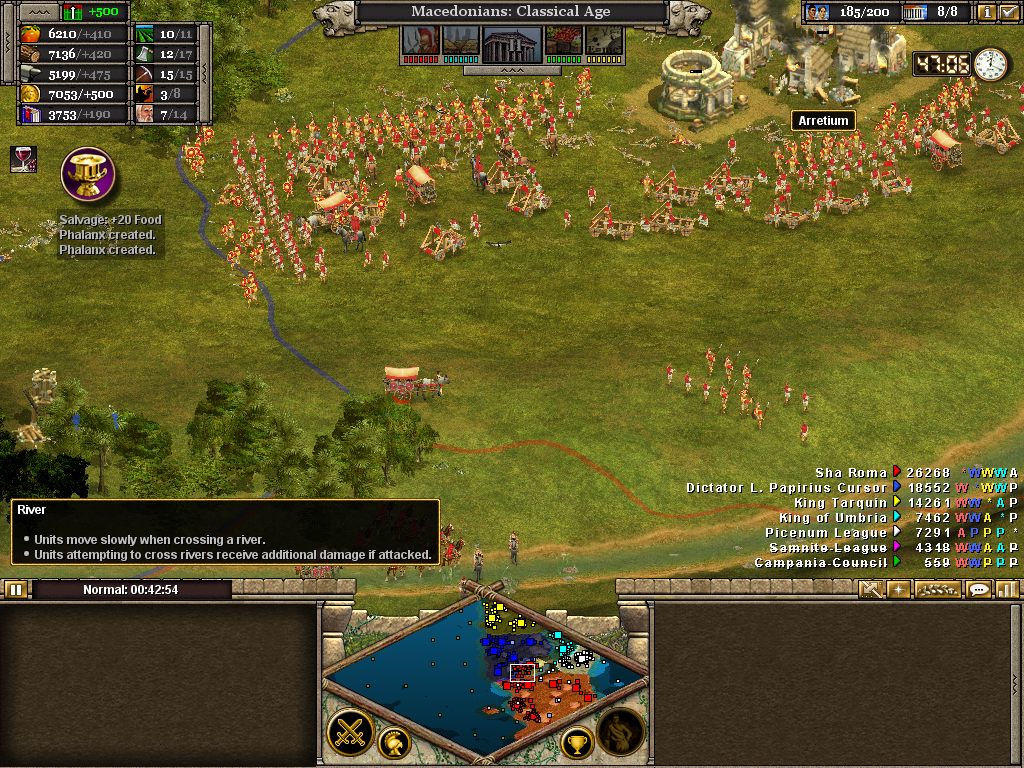Open the info button in the top bar
The image size is (1024, 768).
(985, 13)
